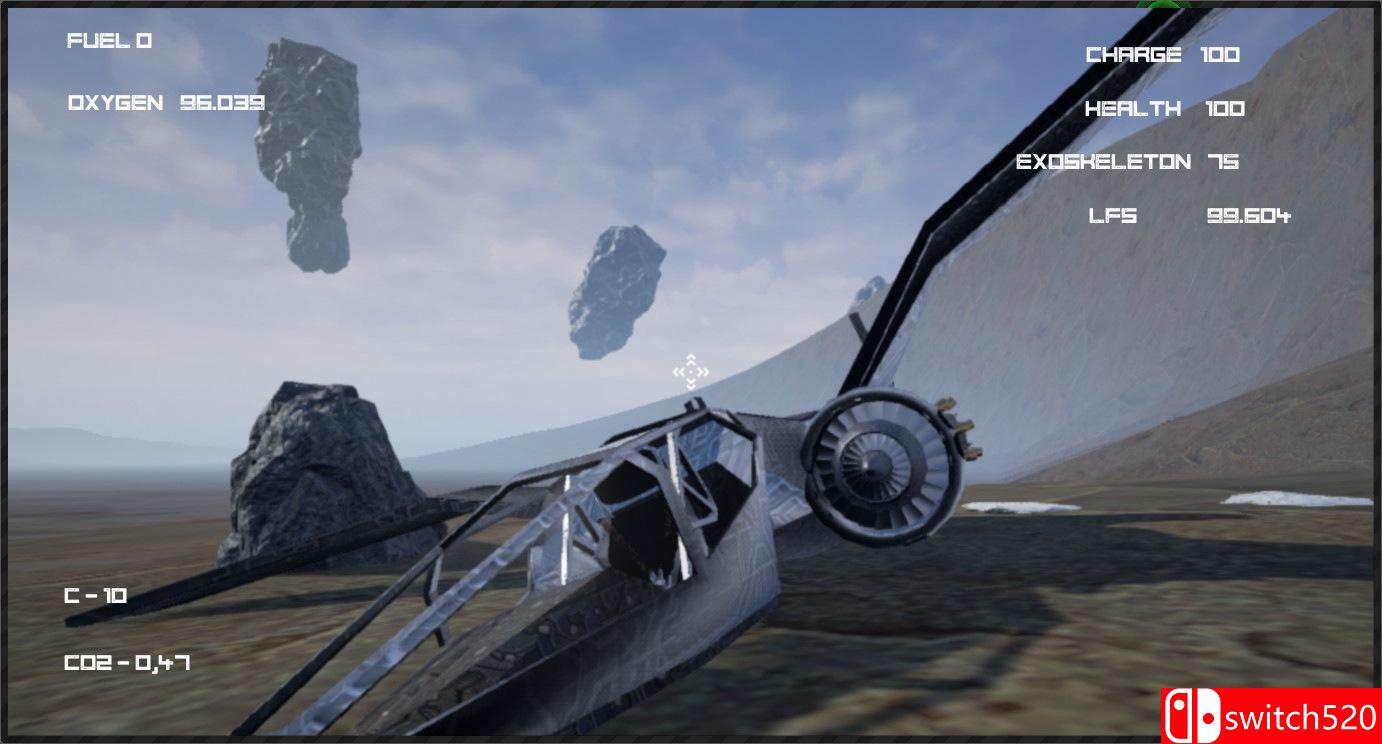Click the CHARGE 100 status display
The image size is (1382, 744).
pos(1162,54)
